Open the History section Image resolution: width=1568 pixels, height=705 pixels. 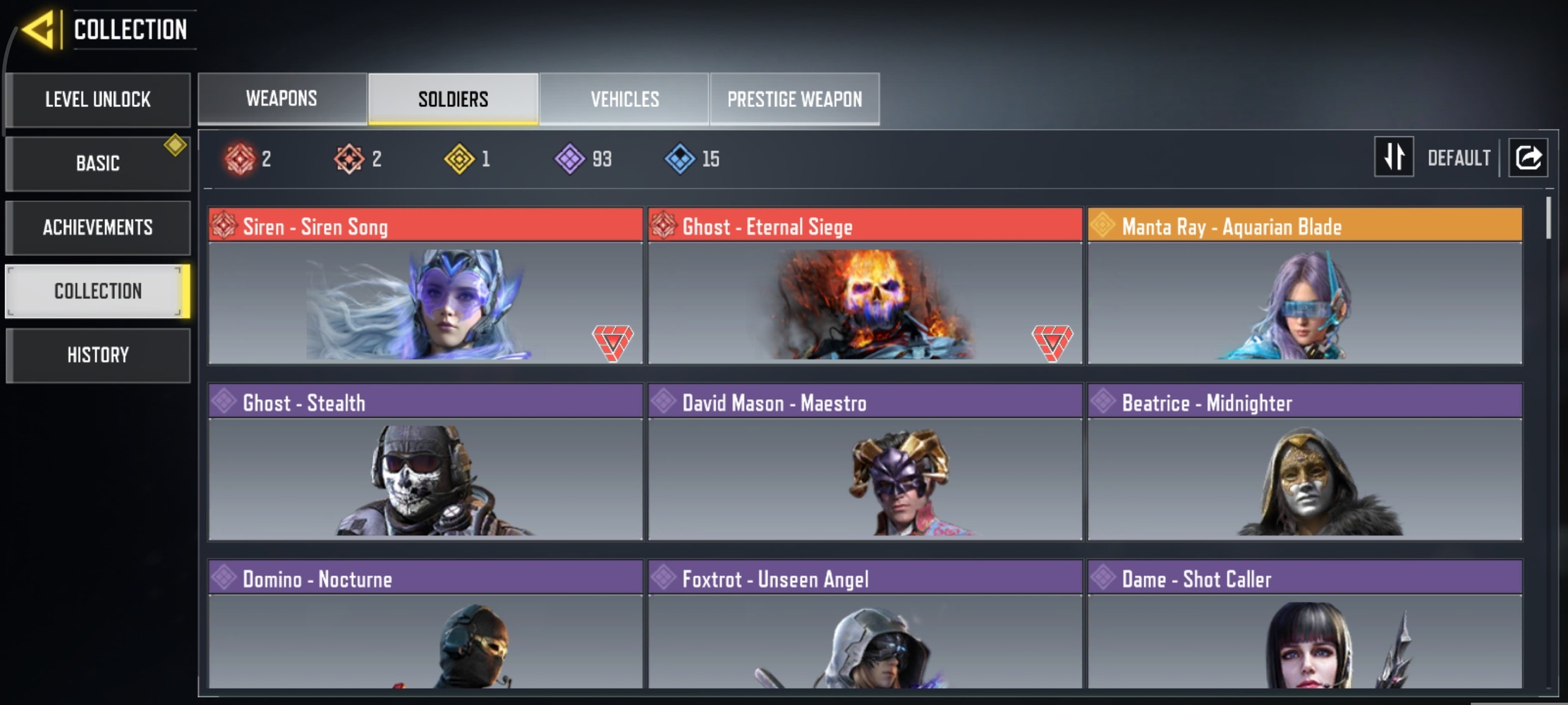(98, 355)
